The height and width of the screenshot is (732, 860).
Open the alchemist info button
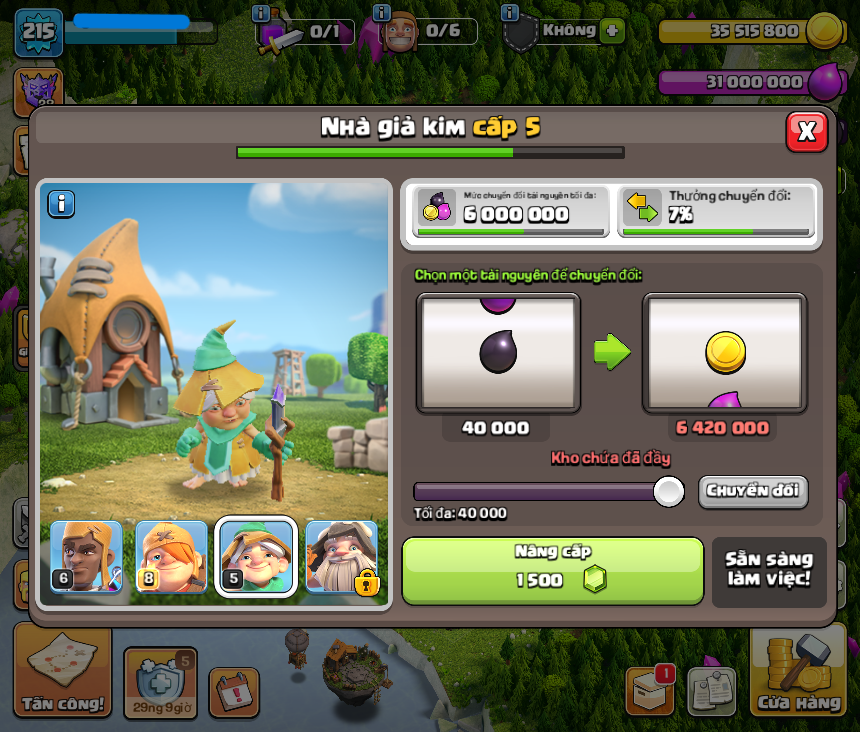(x=61, y=204)
